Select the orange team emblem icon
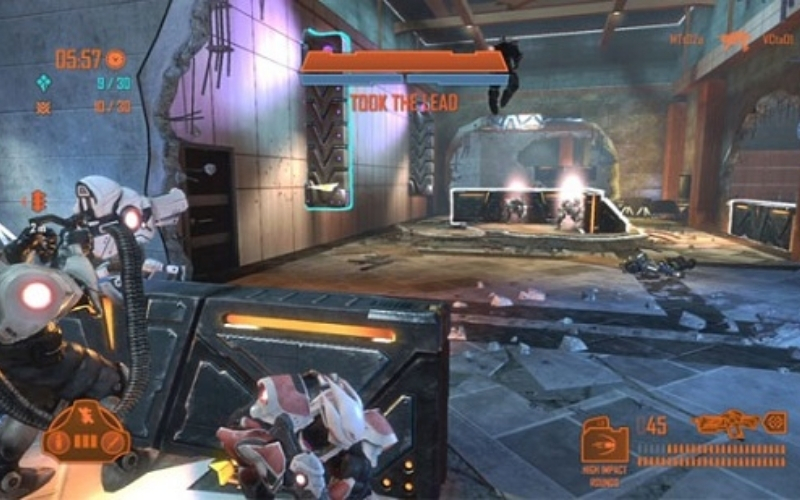This screenshot has height=500, width=800. tap(44, 107)
